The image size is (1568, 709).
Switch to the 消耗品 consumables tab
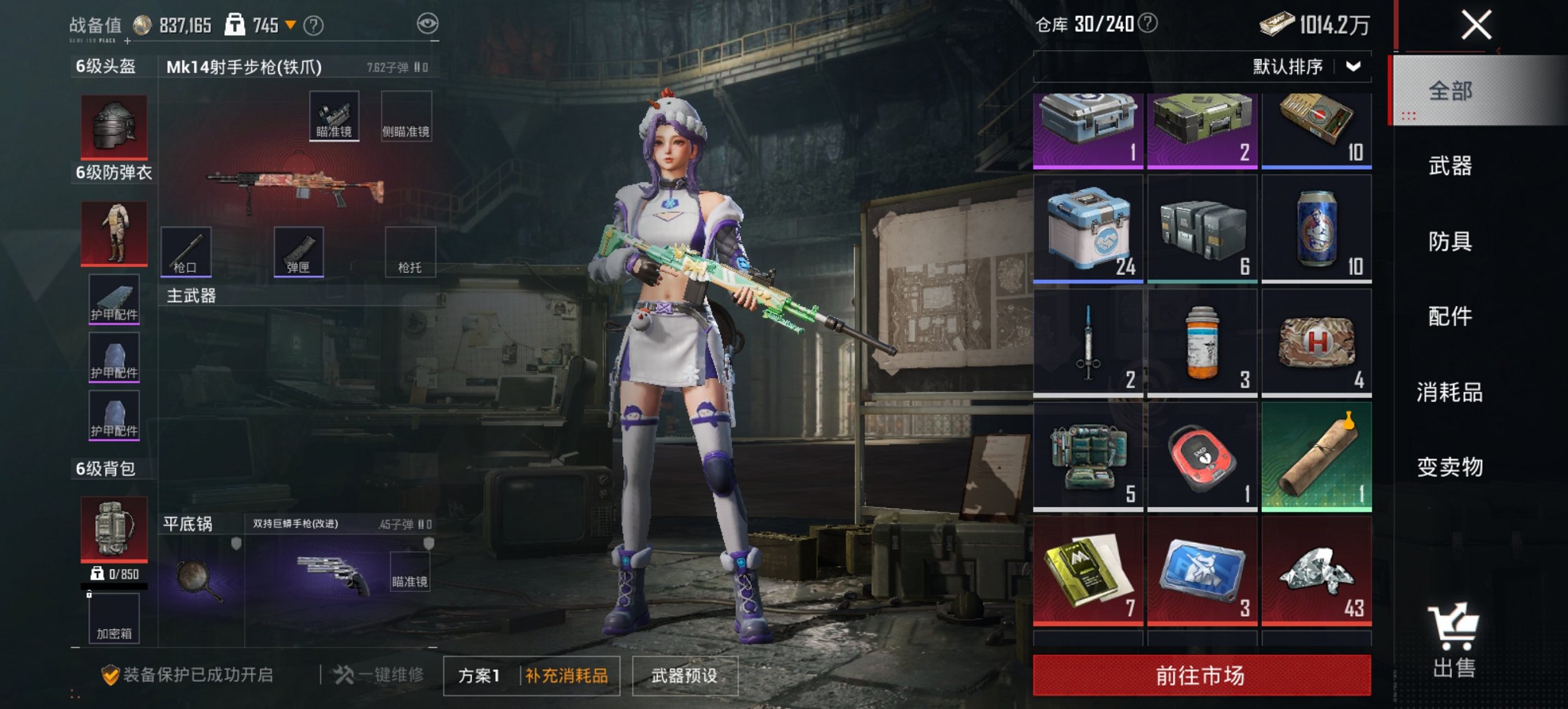tap(1450, 393)
